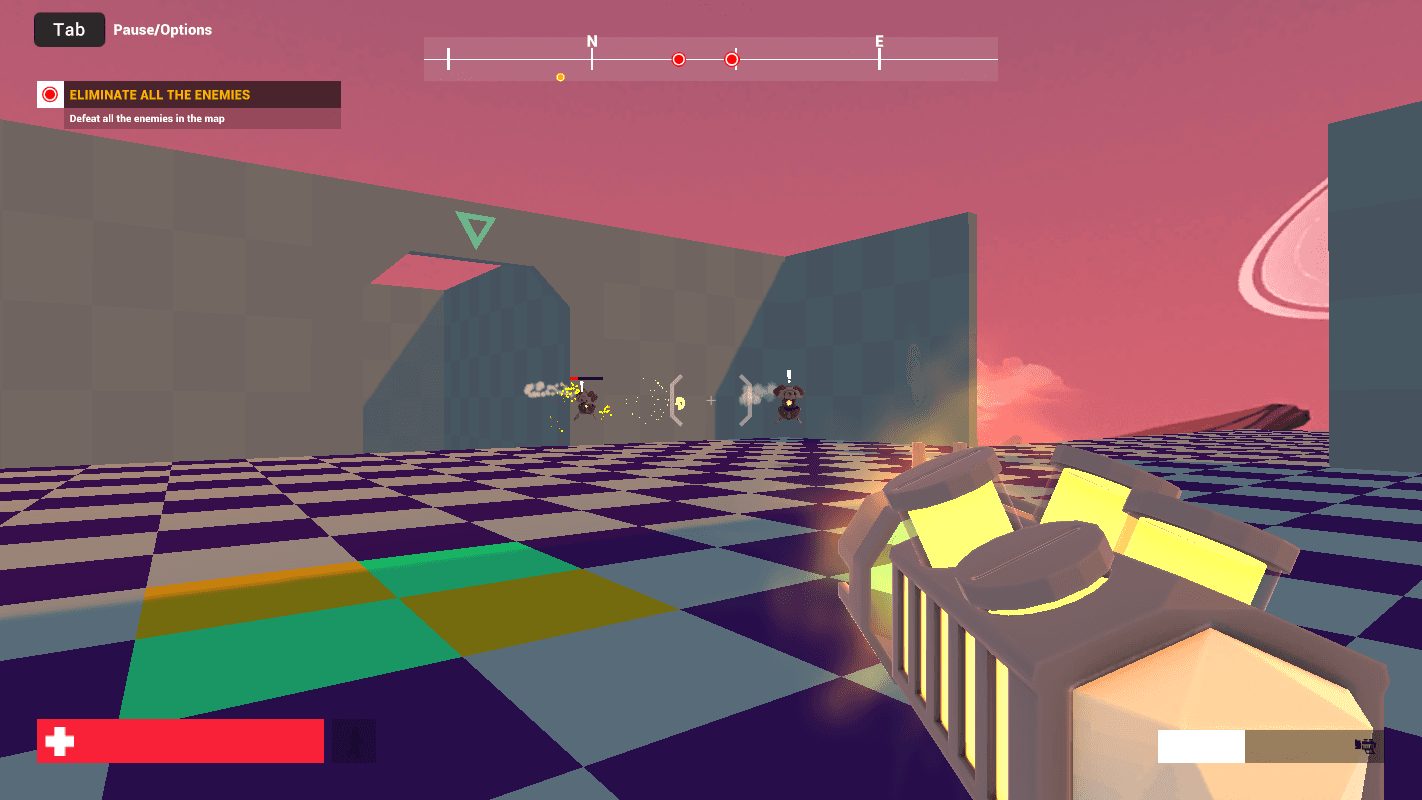Click the dark jetpack icon beside the health bar

pos(354,741)
